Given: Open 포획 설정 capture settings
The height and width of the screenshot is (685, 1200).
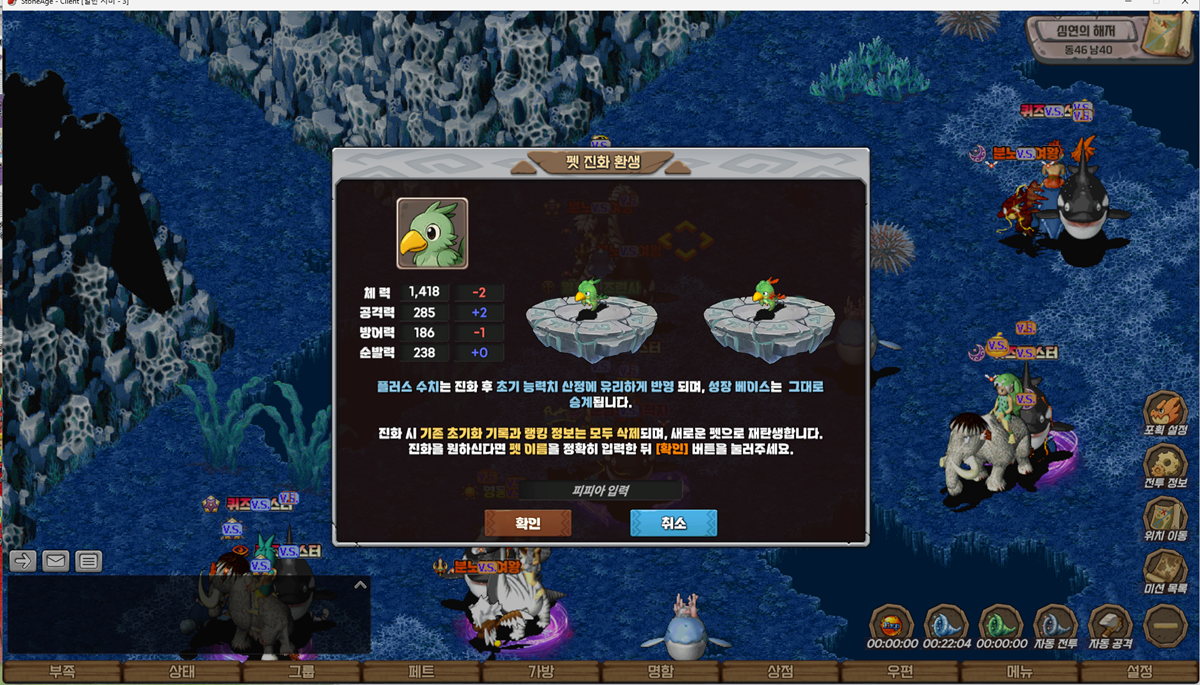Looking at the screenshot, I should [x=1165, y=412].
